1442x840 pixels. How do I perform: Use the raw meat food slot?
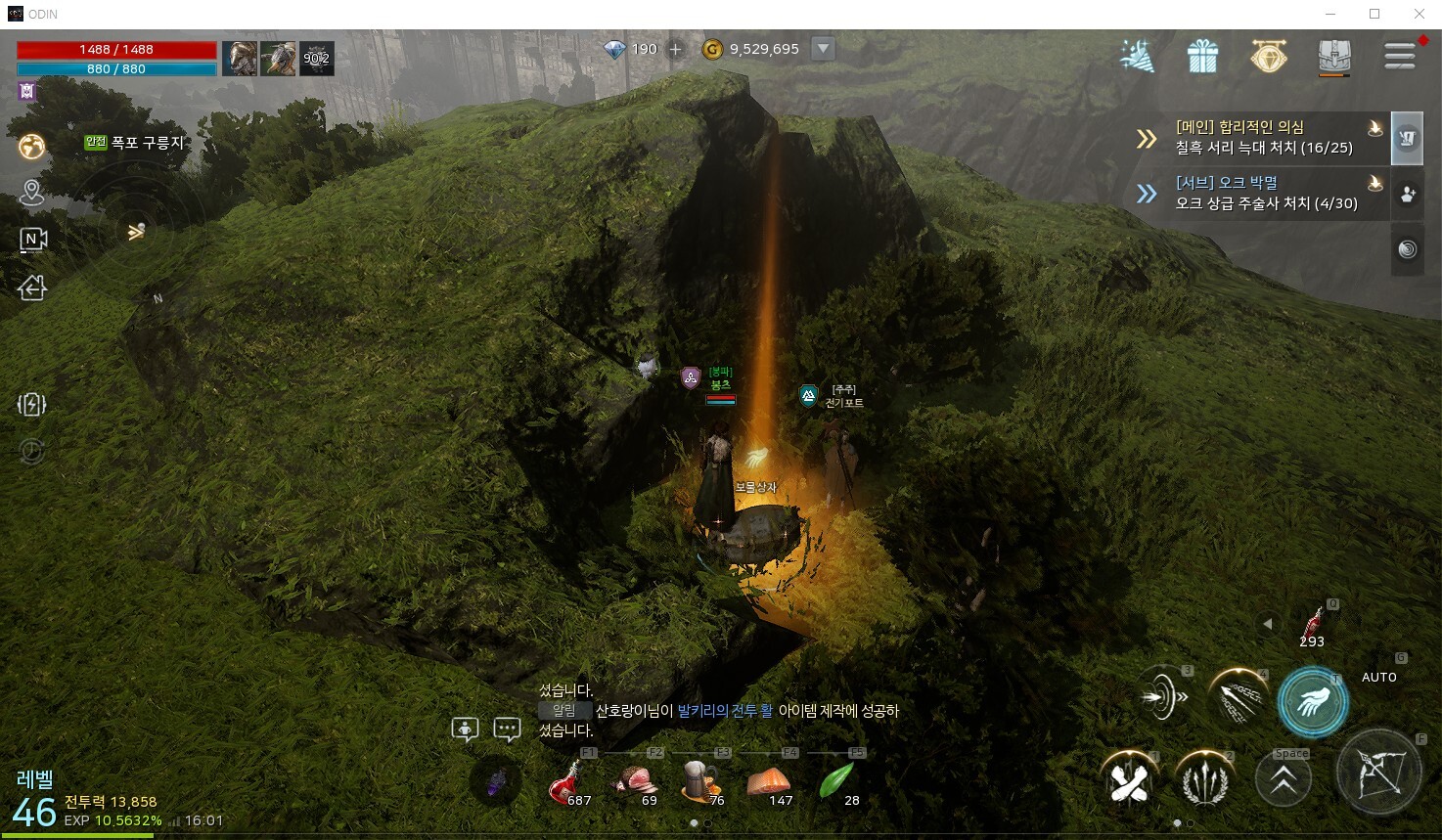[x=633, y=783]
